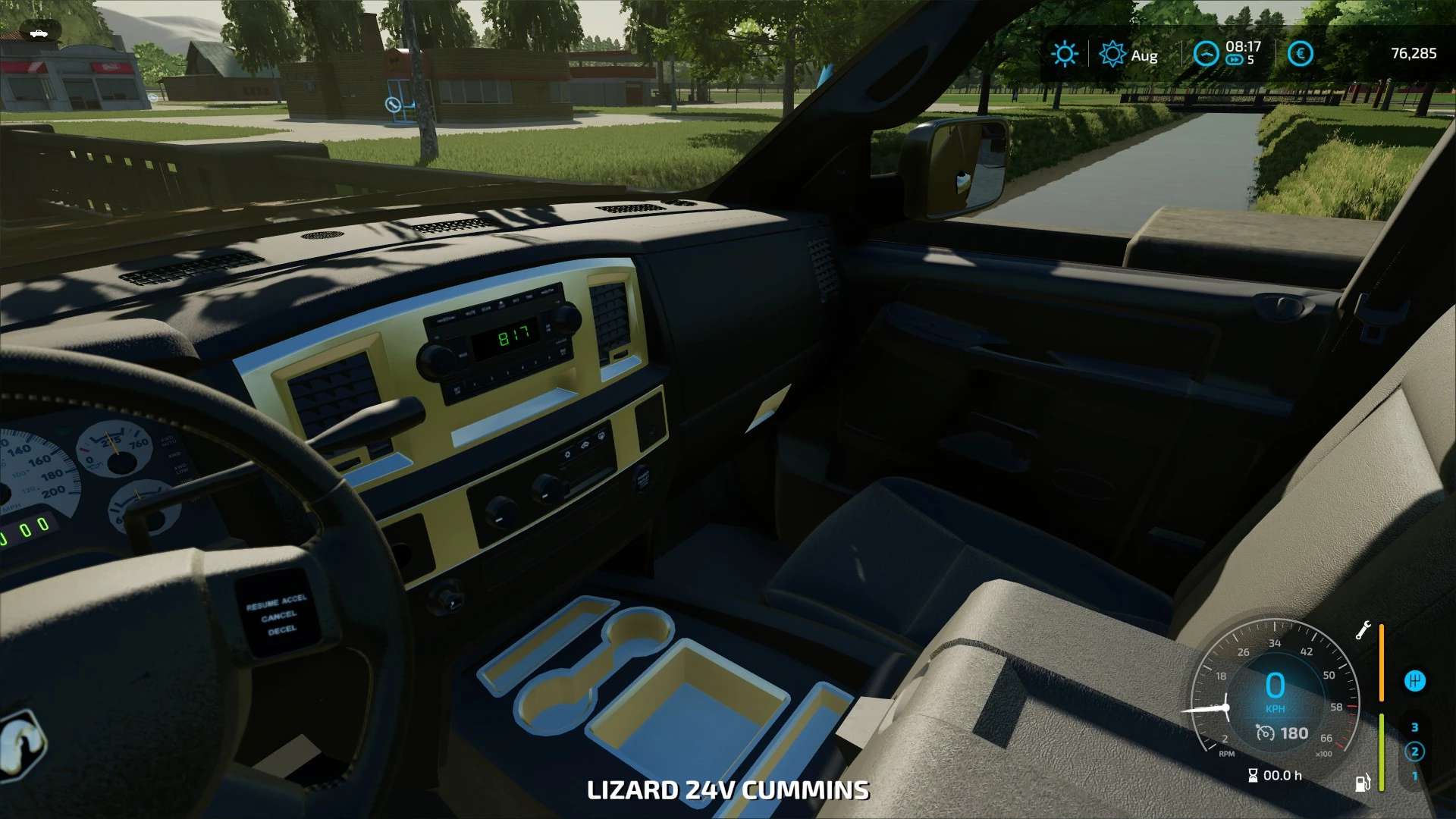1456x819 pixels.
Task: Click the sun weather icon
Action: [1064, 54]
